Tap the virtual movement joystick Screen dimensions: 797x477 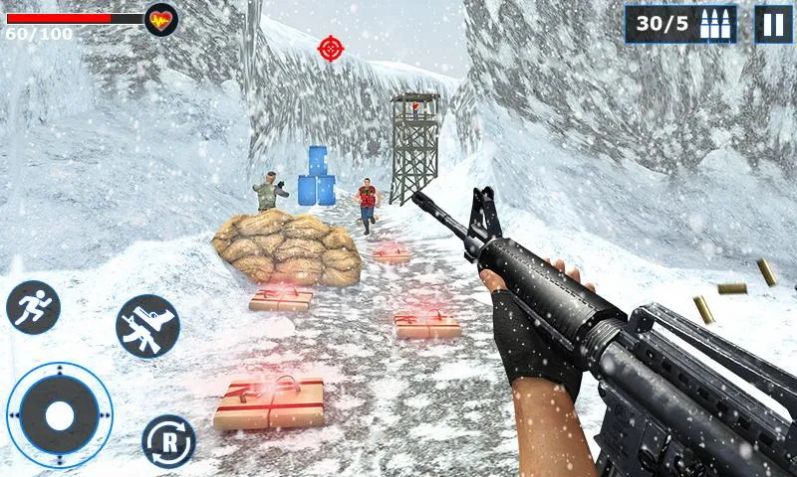point(60,415)
